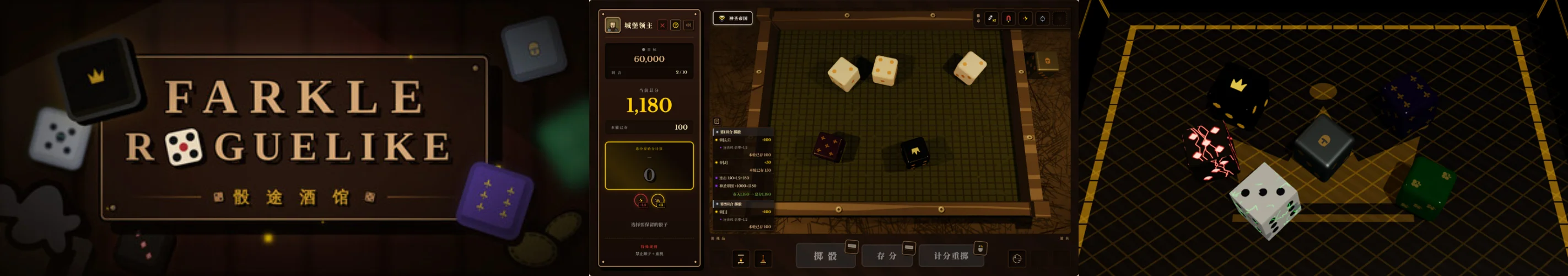Close with the red X button
The height and width of the screenshot is (276, 1568).
pos(662,25)
